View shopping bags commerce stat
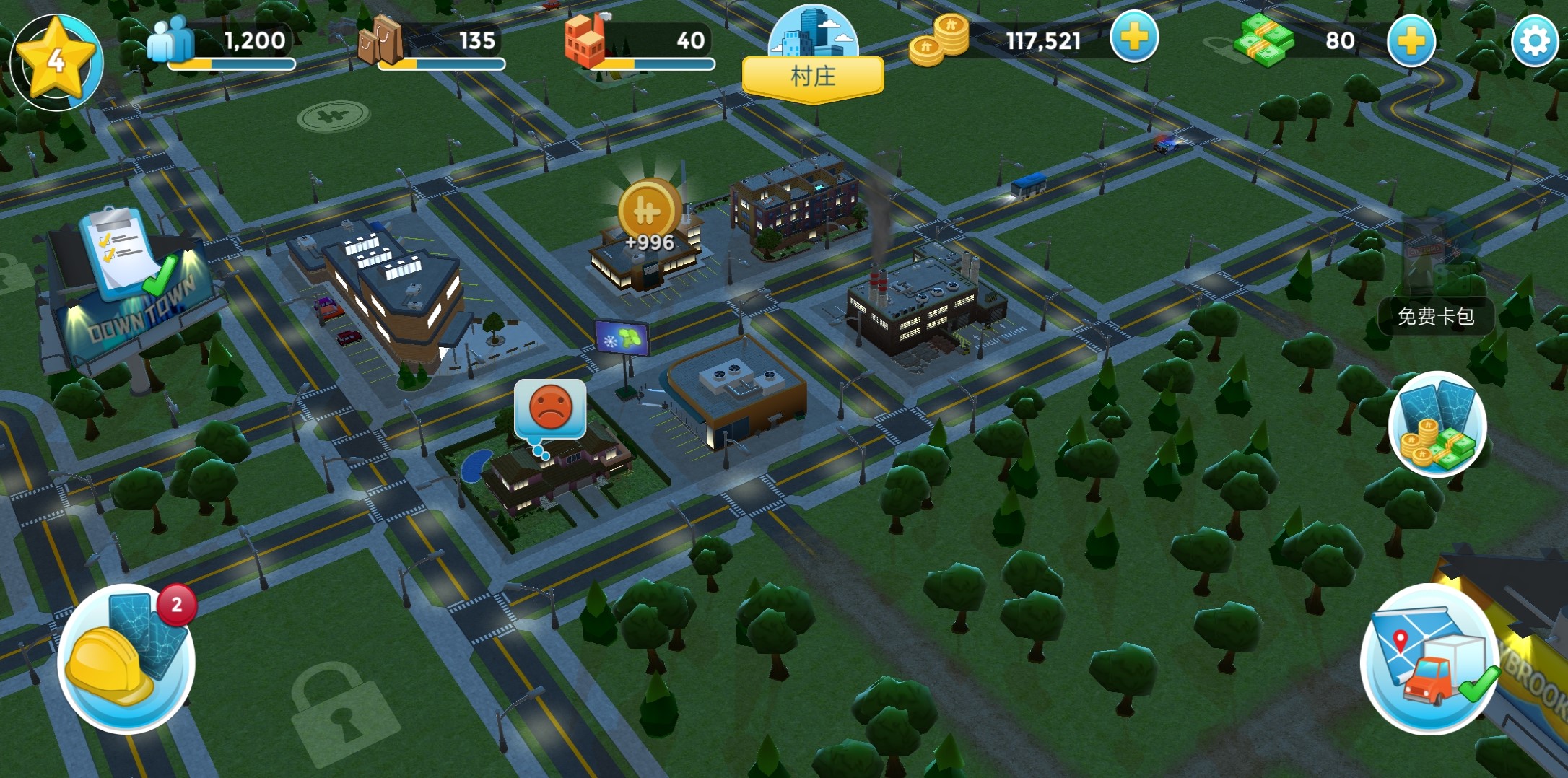 pyautogui.click(x=380, y=40)
